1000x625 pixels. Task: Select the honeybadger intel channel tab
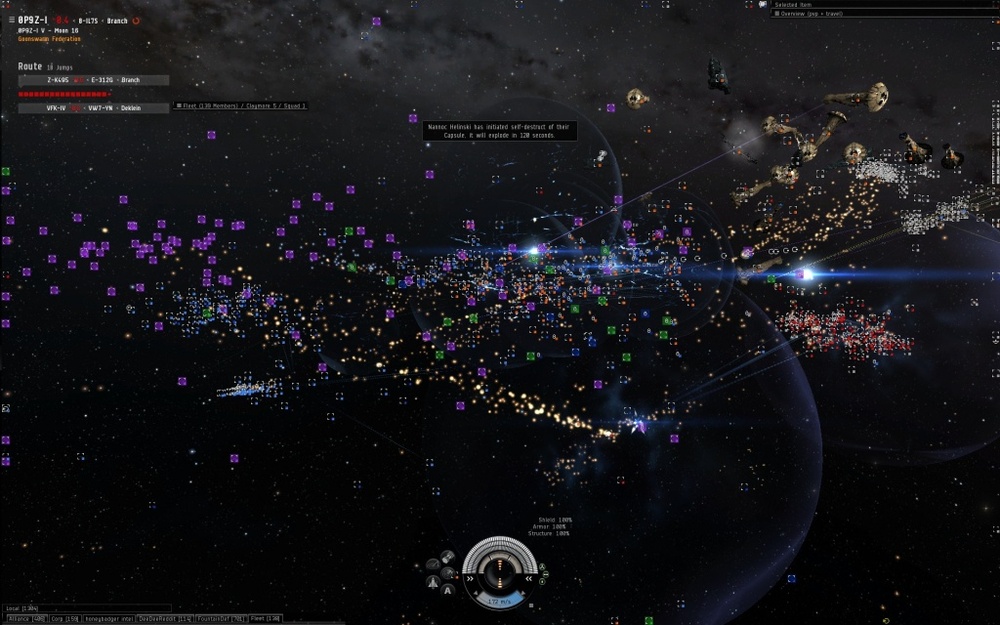pos(108,619)
